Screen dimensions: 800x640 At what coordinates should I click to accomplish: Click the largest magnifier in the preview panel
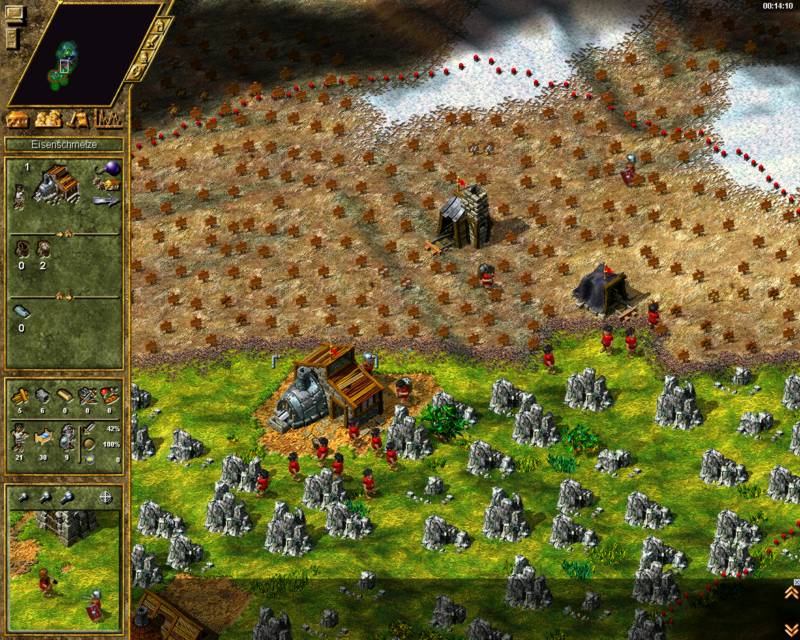pos(66,497)
